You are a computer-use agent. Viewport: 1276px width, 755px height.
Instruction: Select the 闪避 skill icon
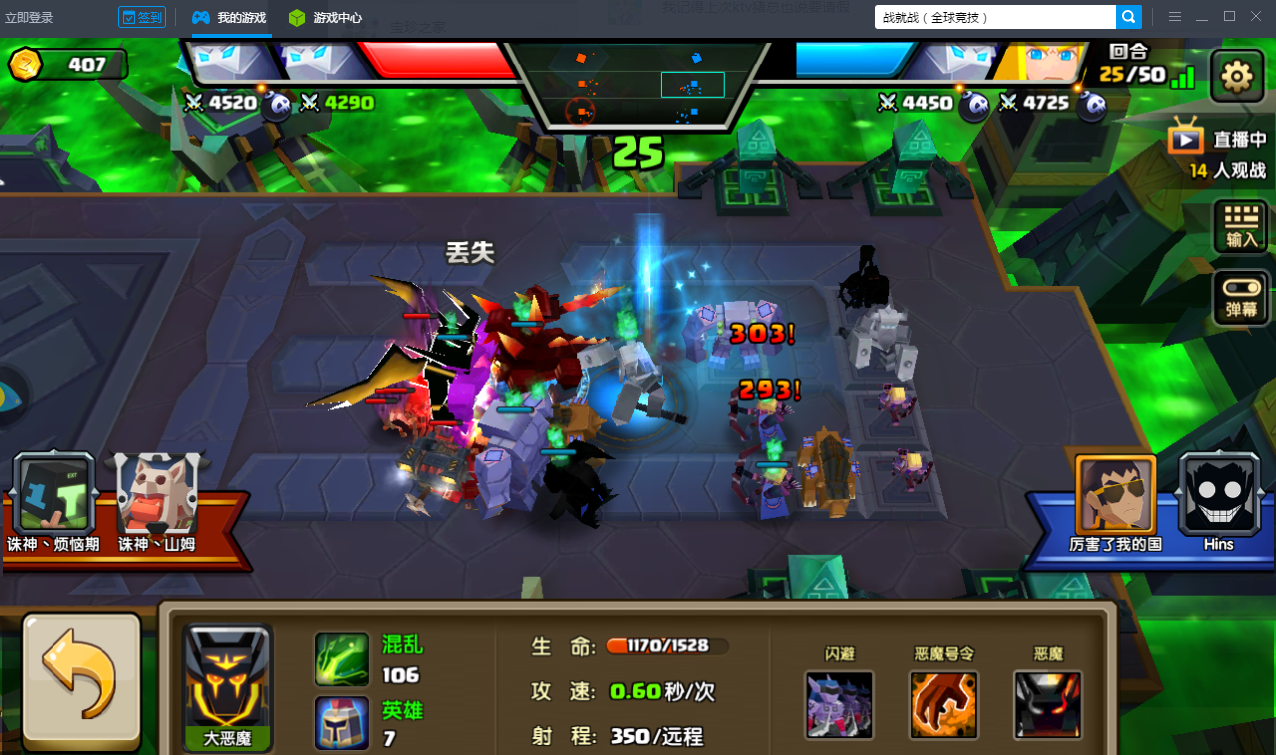(x=839, y=704)
